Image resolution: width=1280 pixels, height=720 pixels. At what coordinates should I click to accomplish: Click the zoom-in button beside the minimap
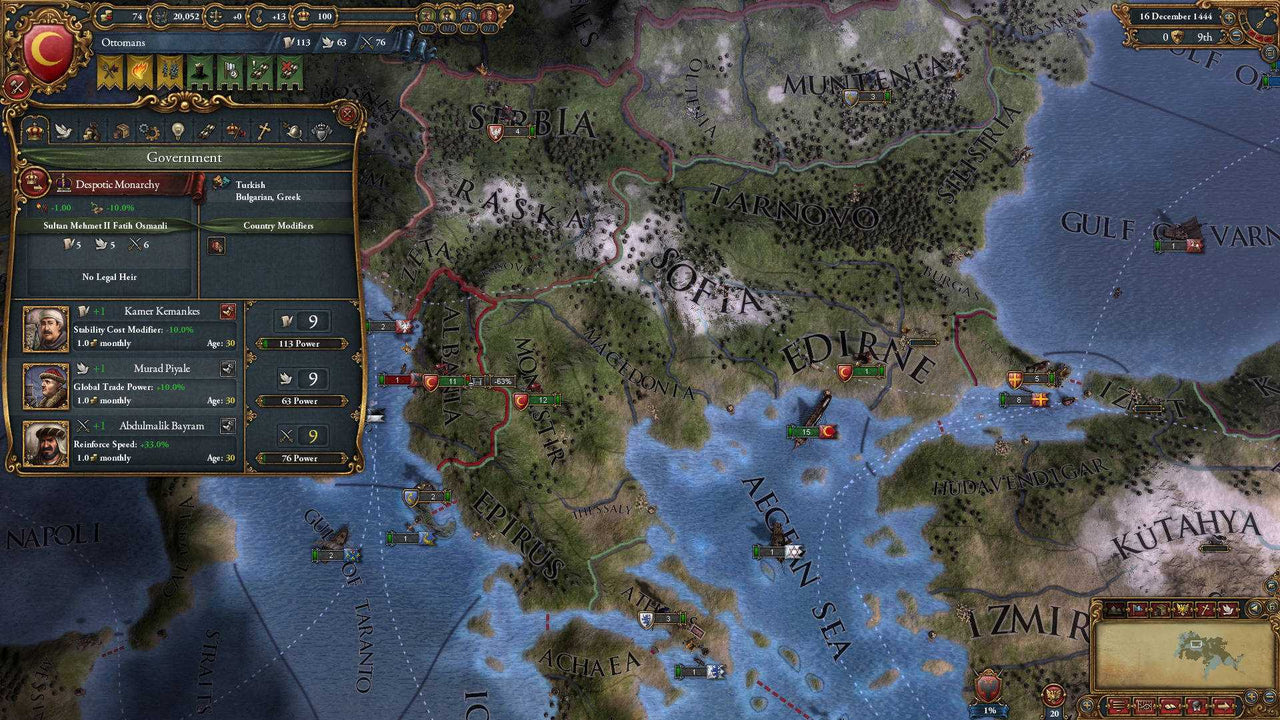coord(1250,697)
